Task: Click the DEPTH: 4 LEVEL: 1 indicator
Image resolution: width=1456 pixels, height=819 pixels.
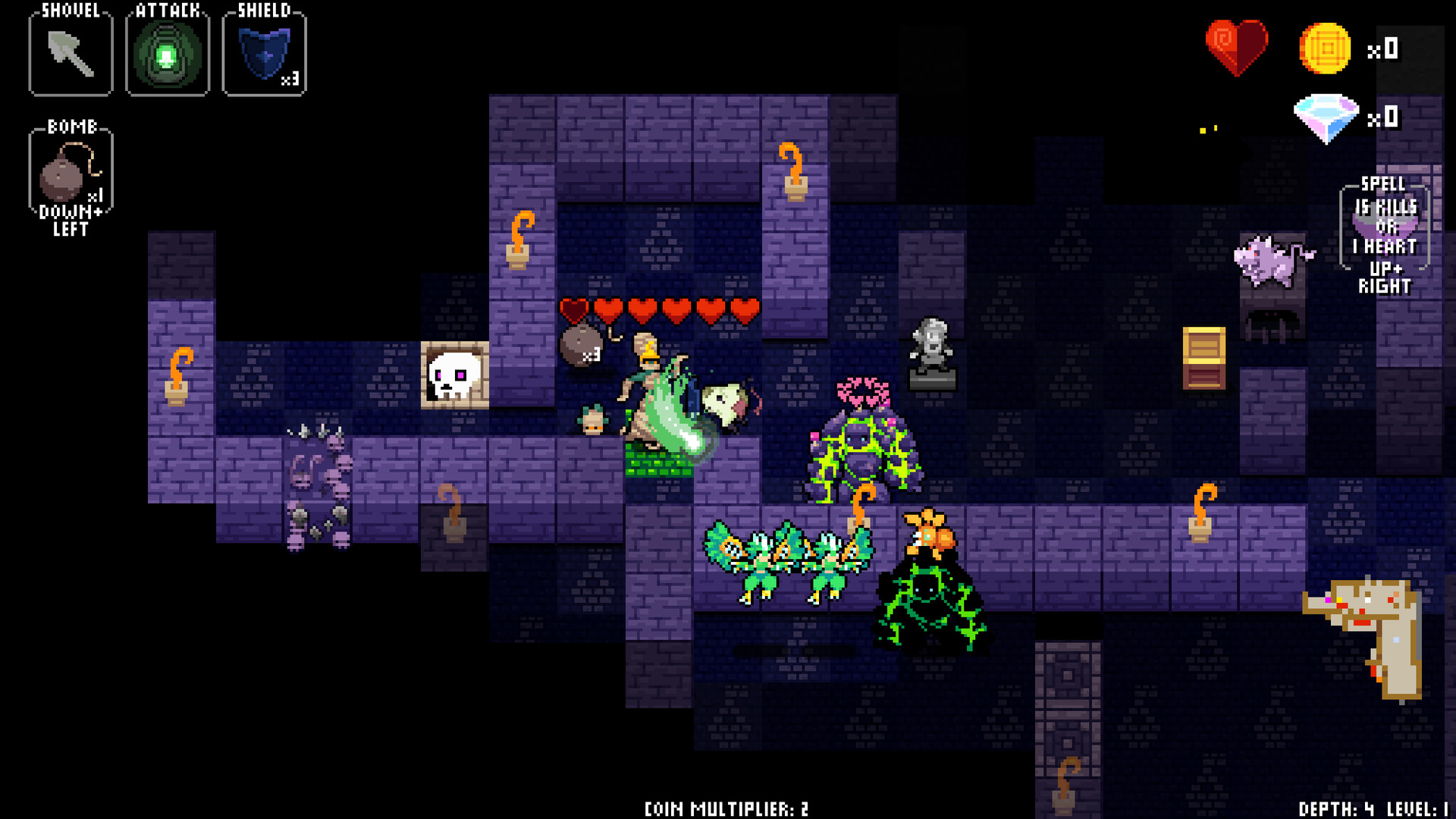Action: coord(1369,808)
